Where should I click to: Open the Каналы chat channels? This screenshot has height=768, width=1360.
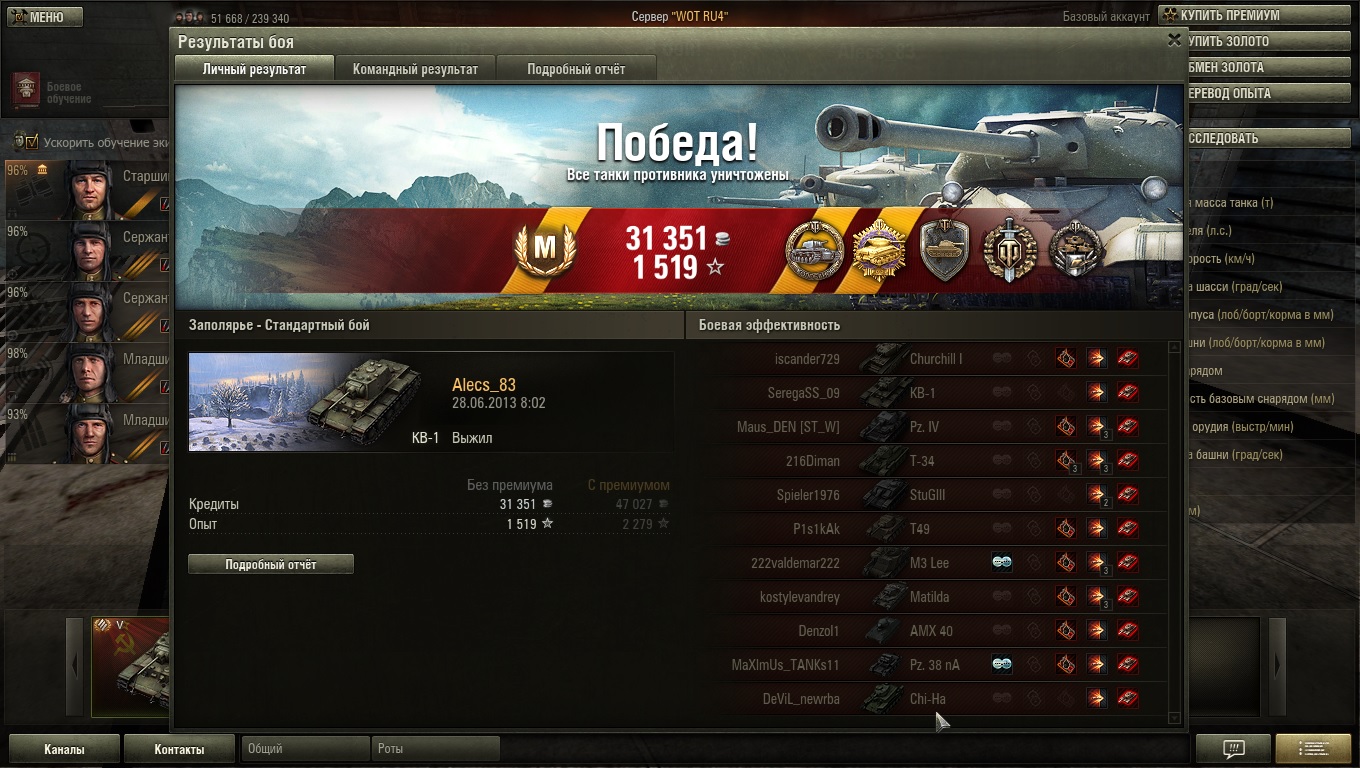(x=64, y=749)
